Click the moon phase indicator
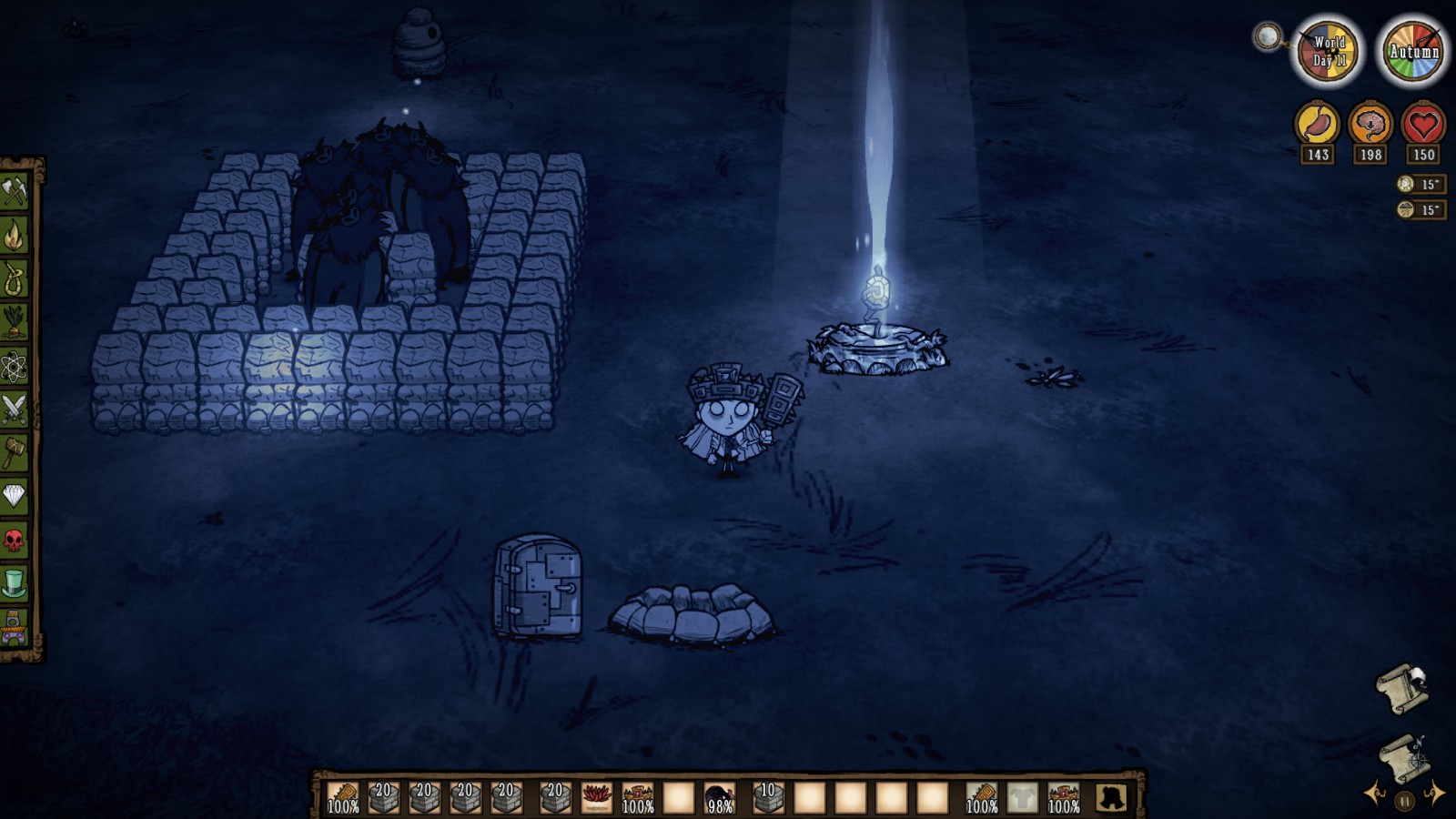This screenshot has height=819, width=1456. coord(1268,36)
